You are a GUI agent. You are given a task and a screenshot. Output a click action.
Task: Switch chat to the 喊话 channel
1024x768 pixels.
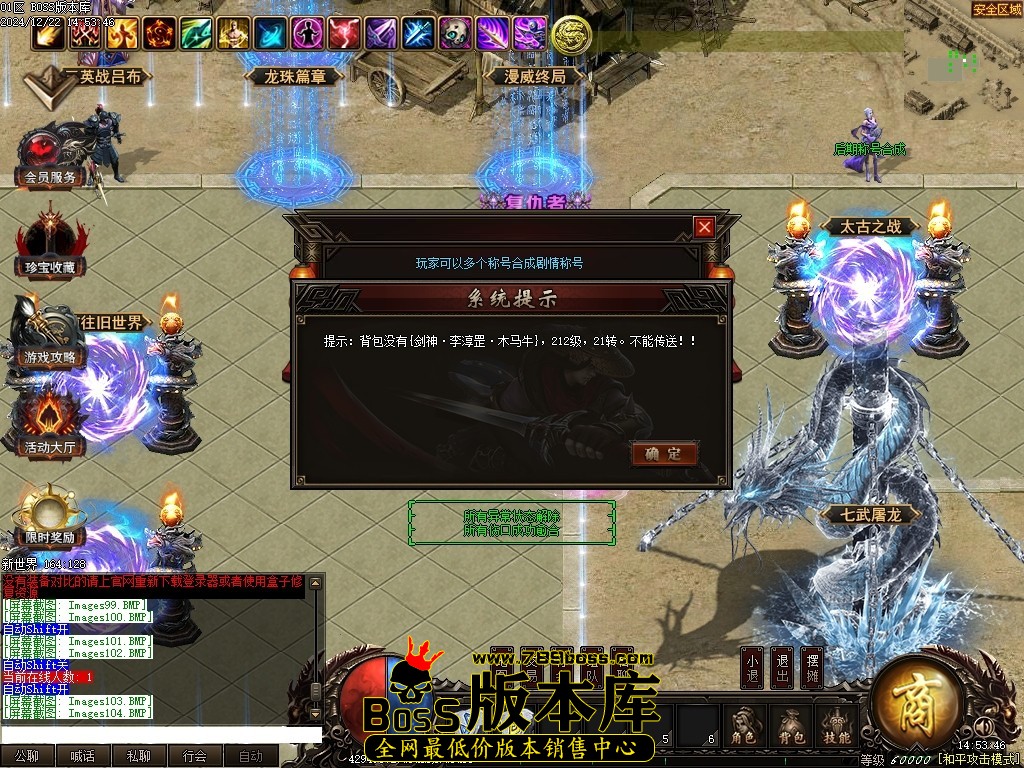tap(83, 756)
